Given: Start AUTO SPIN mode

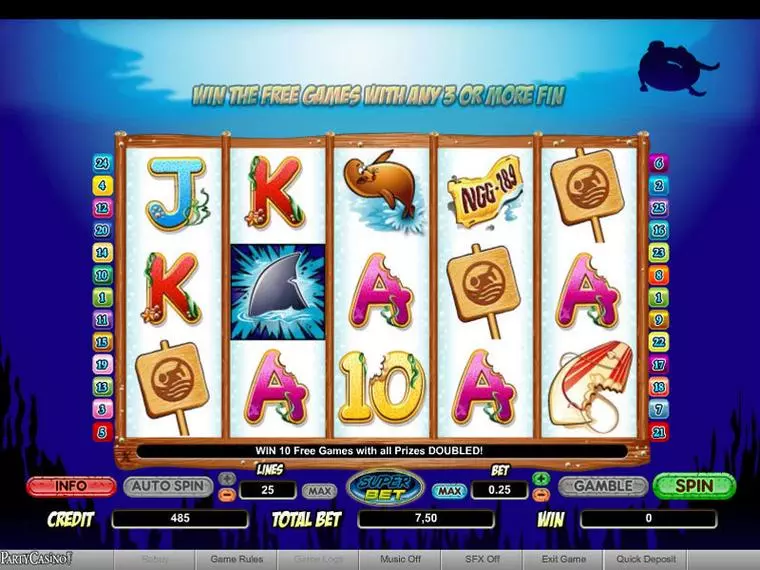Looking at the screenshot, I should (x=167, y=487).
